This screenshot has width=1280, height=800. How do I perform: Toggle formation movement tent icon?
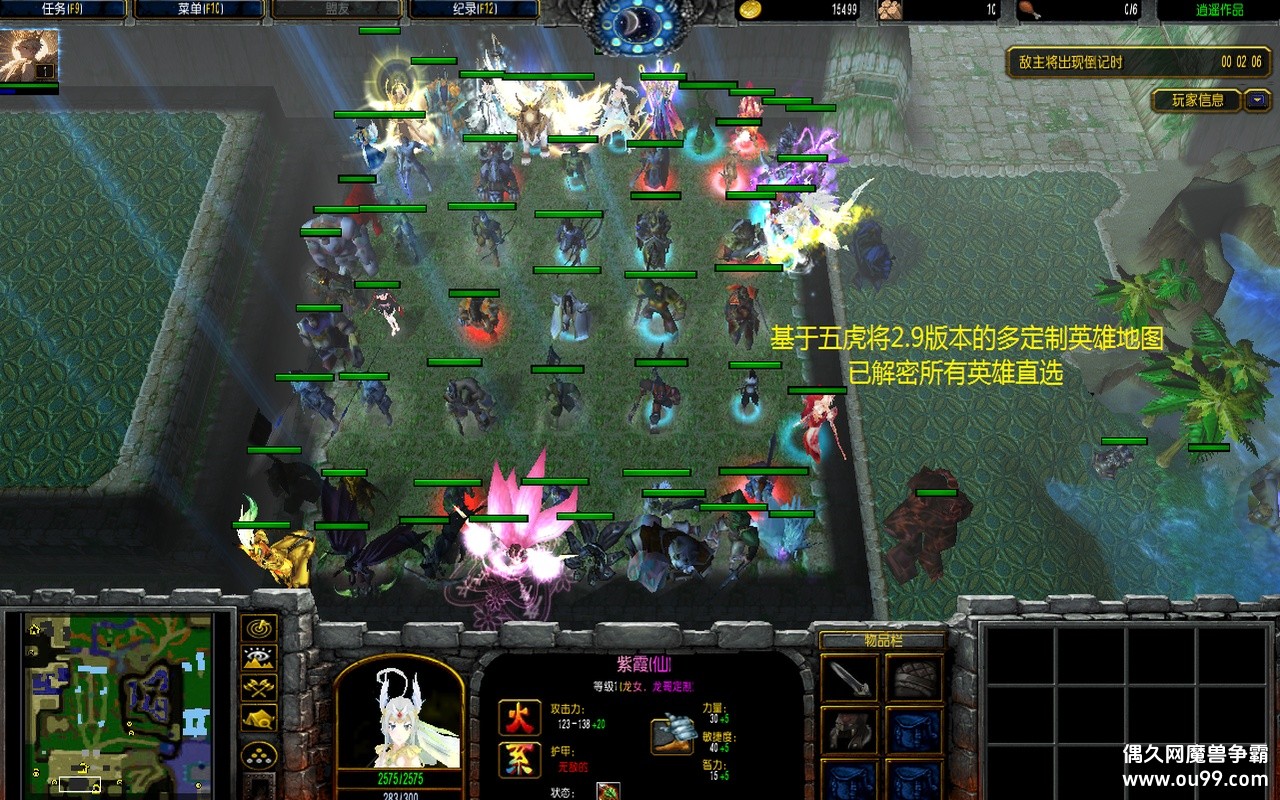pos(260,718)
